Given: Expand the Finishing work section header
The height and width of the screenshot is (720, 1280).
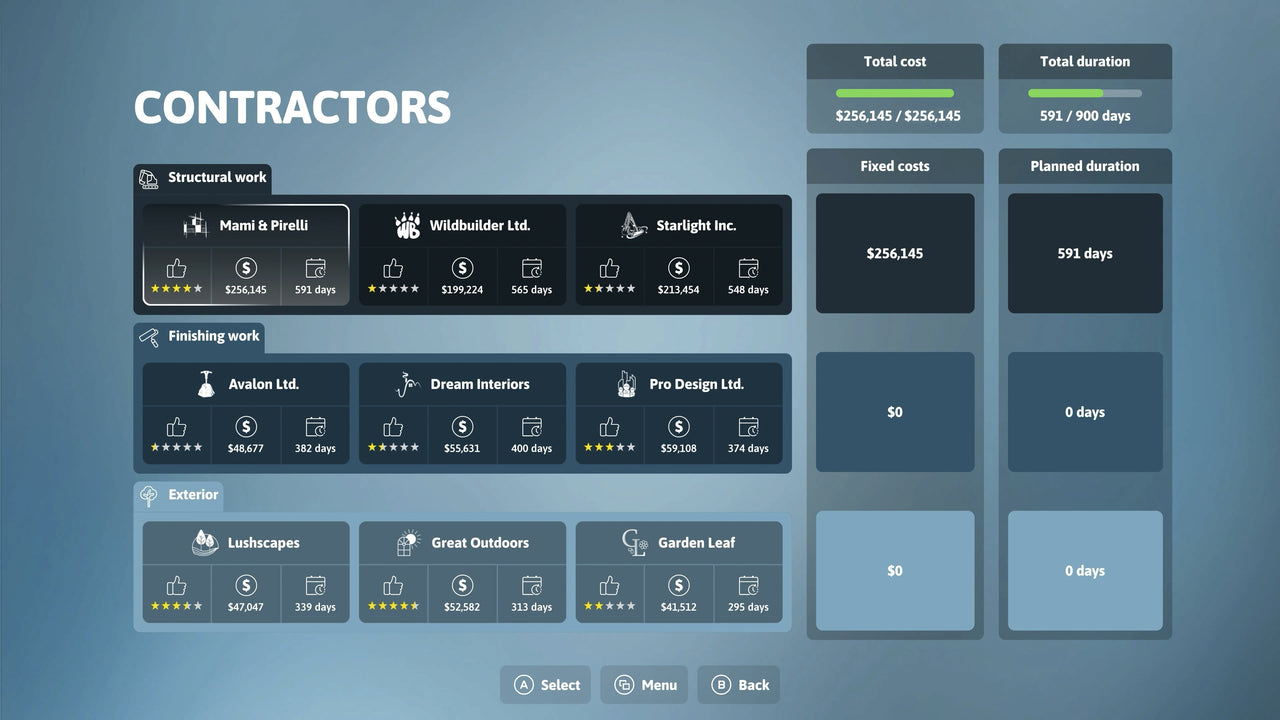Looking at the screenshot, I should point(200,336).
